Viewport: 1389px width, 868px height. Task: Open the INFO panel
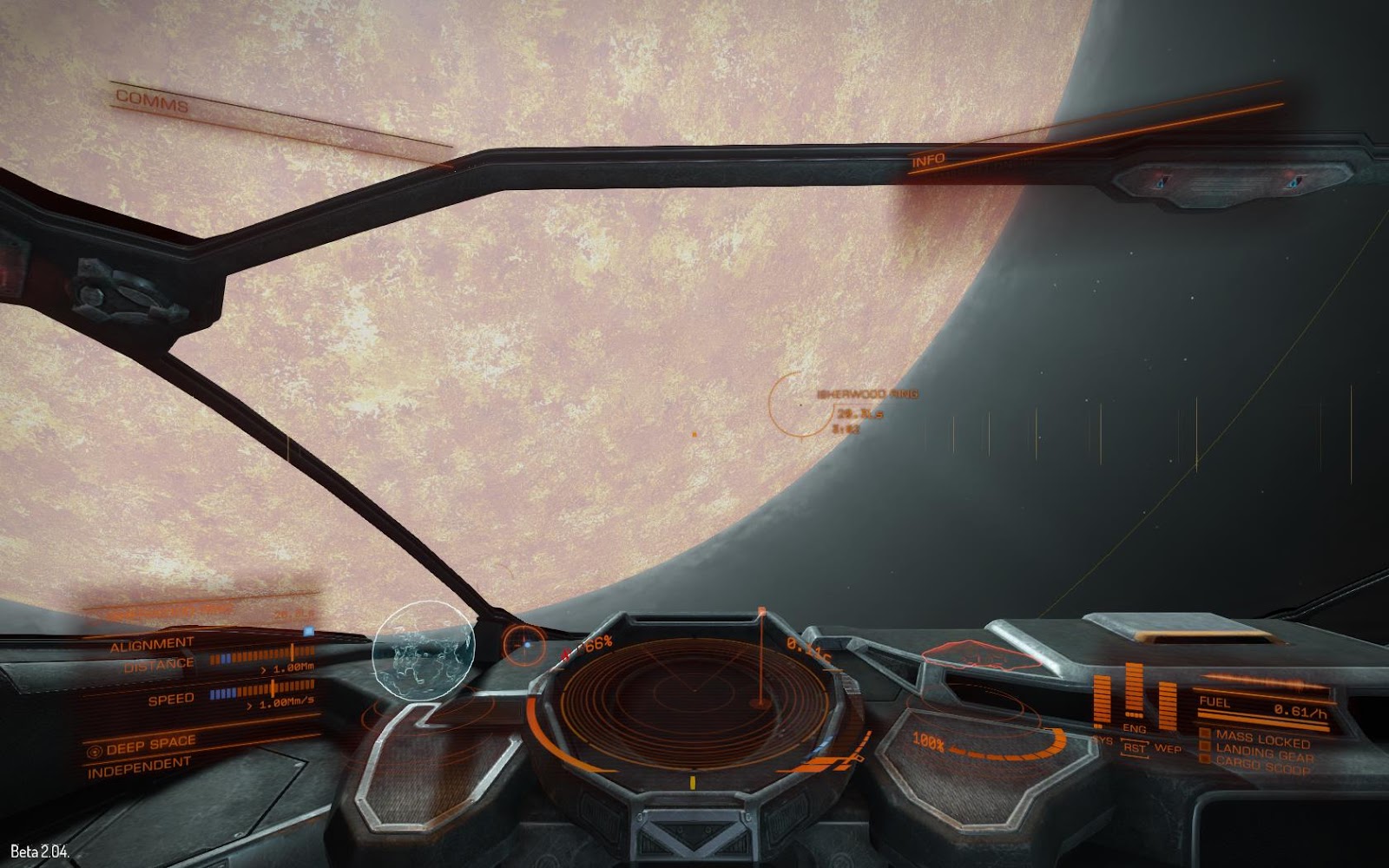(928, 161)
